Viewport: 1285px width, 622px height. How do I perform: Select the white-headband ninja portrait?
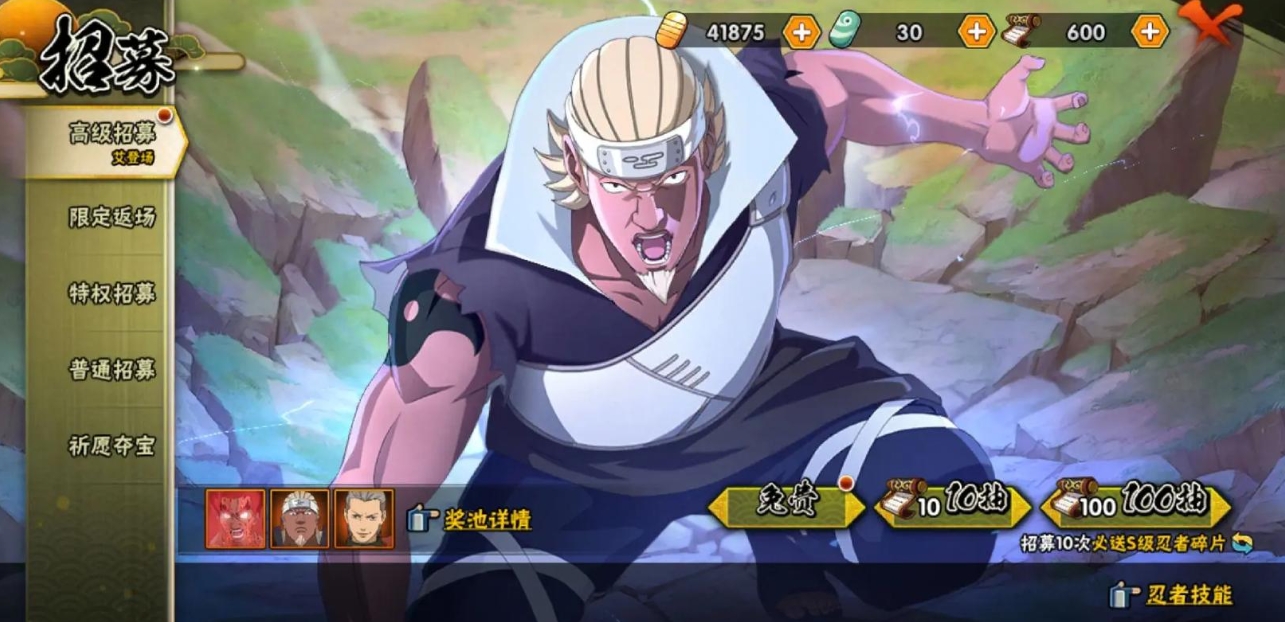pos(300,518)
